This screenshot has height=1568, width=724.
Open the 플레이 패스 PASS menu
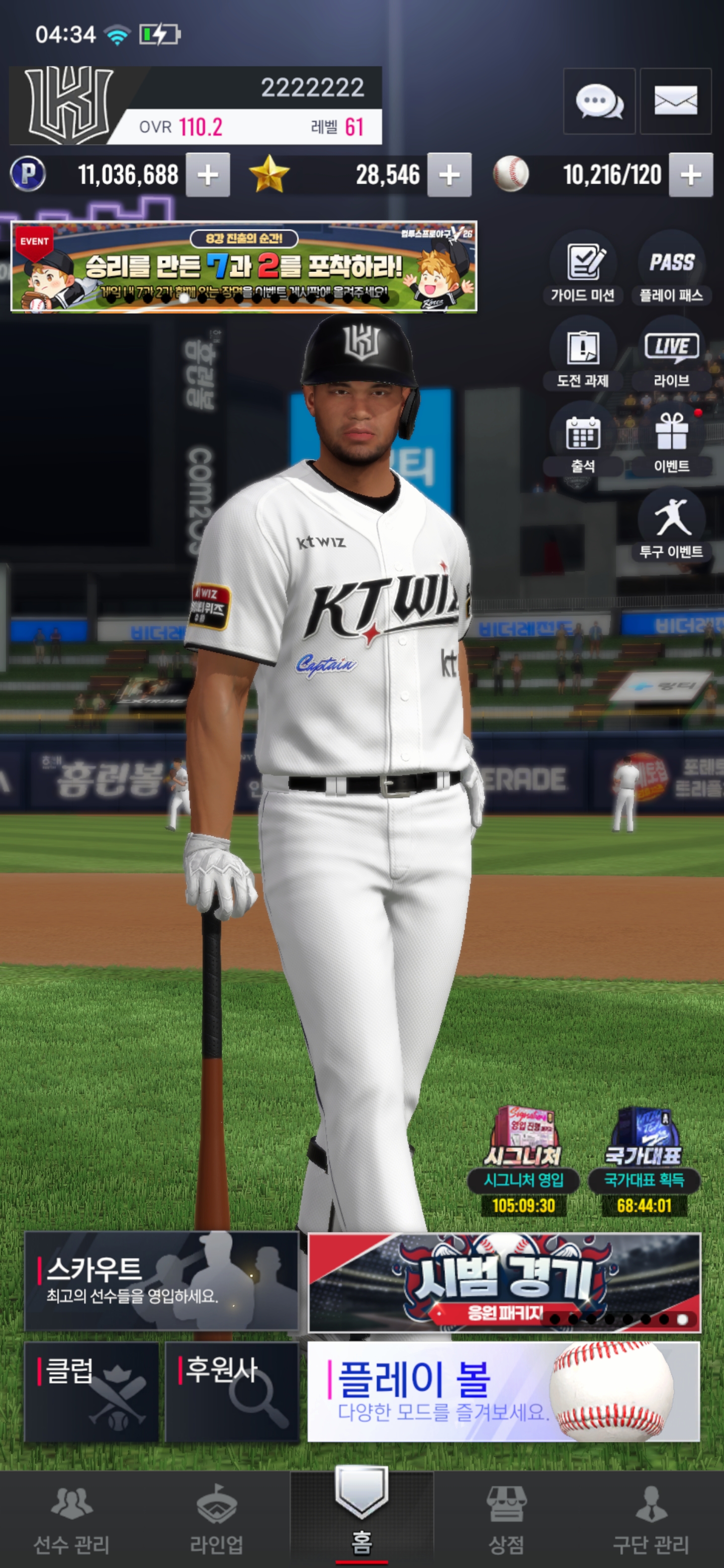(671, 268)
